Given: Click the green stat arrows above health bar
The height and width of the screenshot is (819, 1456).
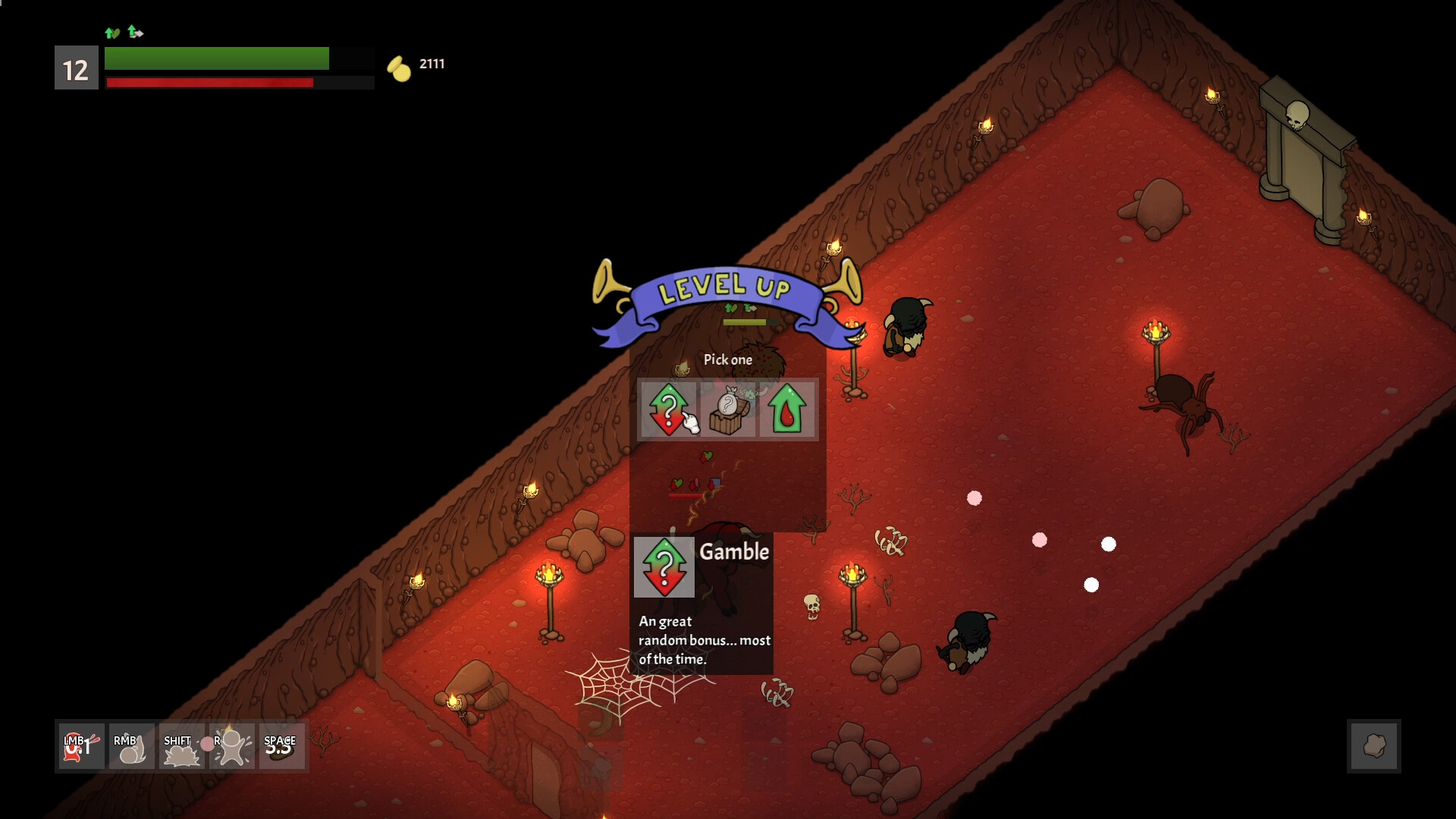Looking at the screenshot, I should point(124,33).
